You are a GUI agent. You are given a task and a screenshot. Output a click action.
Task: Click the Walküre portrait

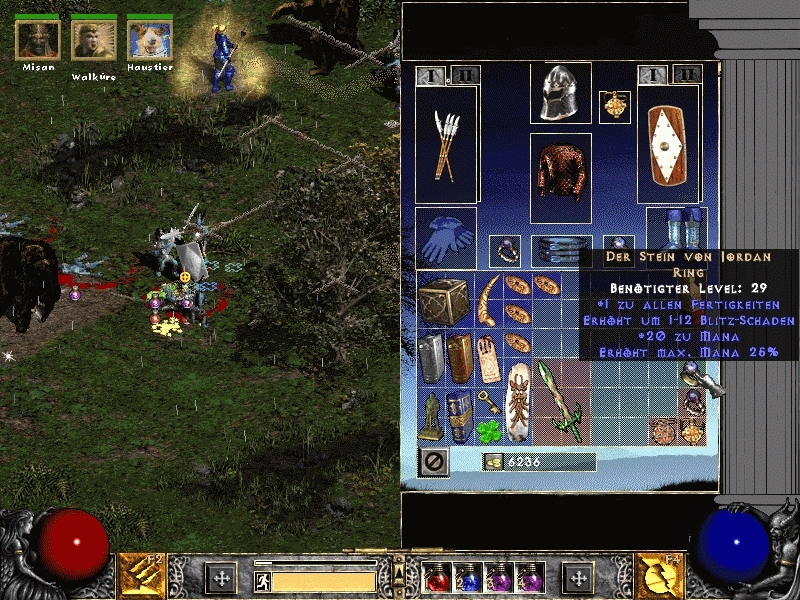click(94, 38)
